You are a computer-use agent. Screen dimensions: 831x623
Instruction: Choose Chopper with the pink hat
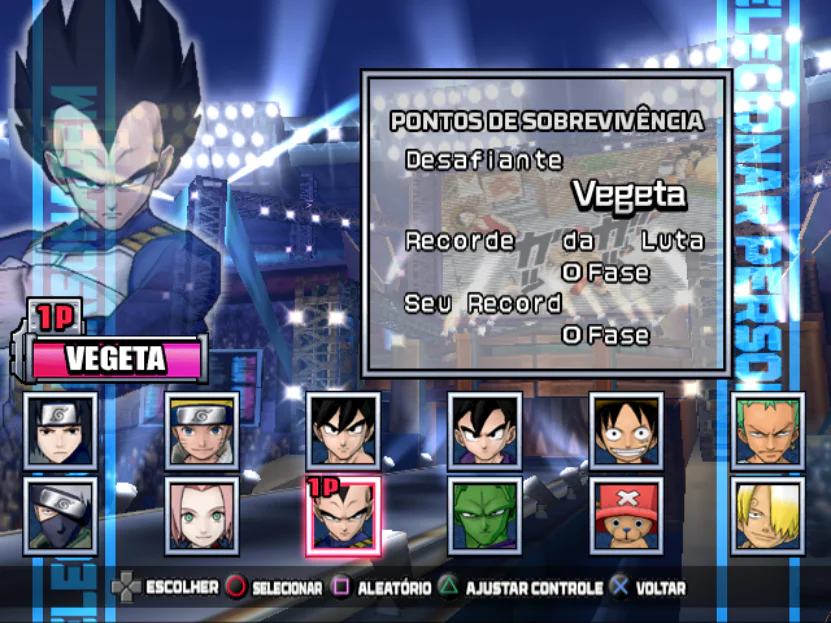pos(626,516)
